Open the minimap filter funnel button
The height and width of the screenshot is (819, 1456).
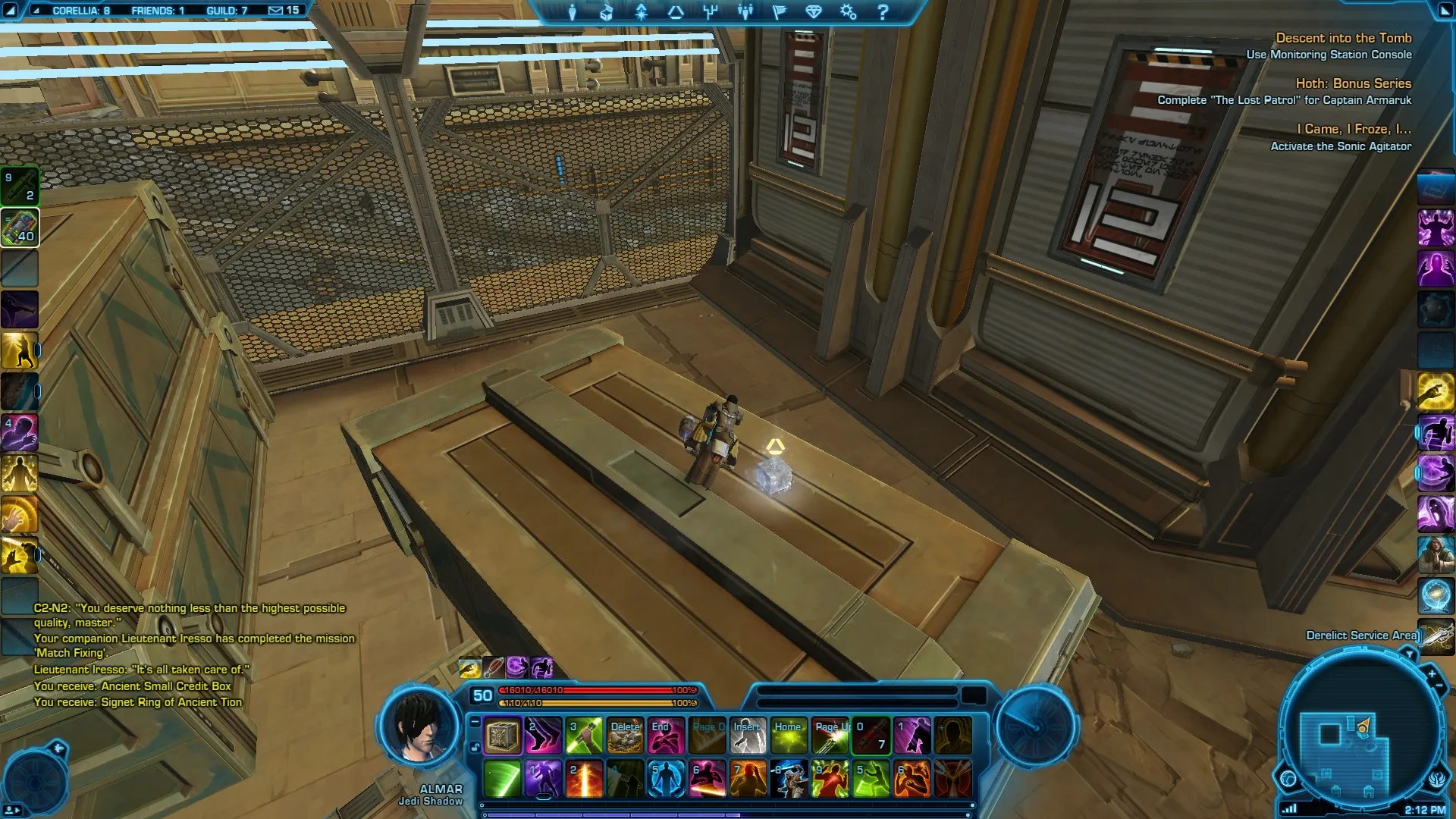[1409, 654]
